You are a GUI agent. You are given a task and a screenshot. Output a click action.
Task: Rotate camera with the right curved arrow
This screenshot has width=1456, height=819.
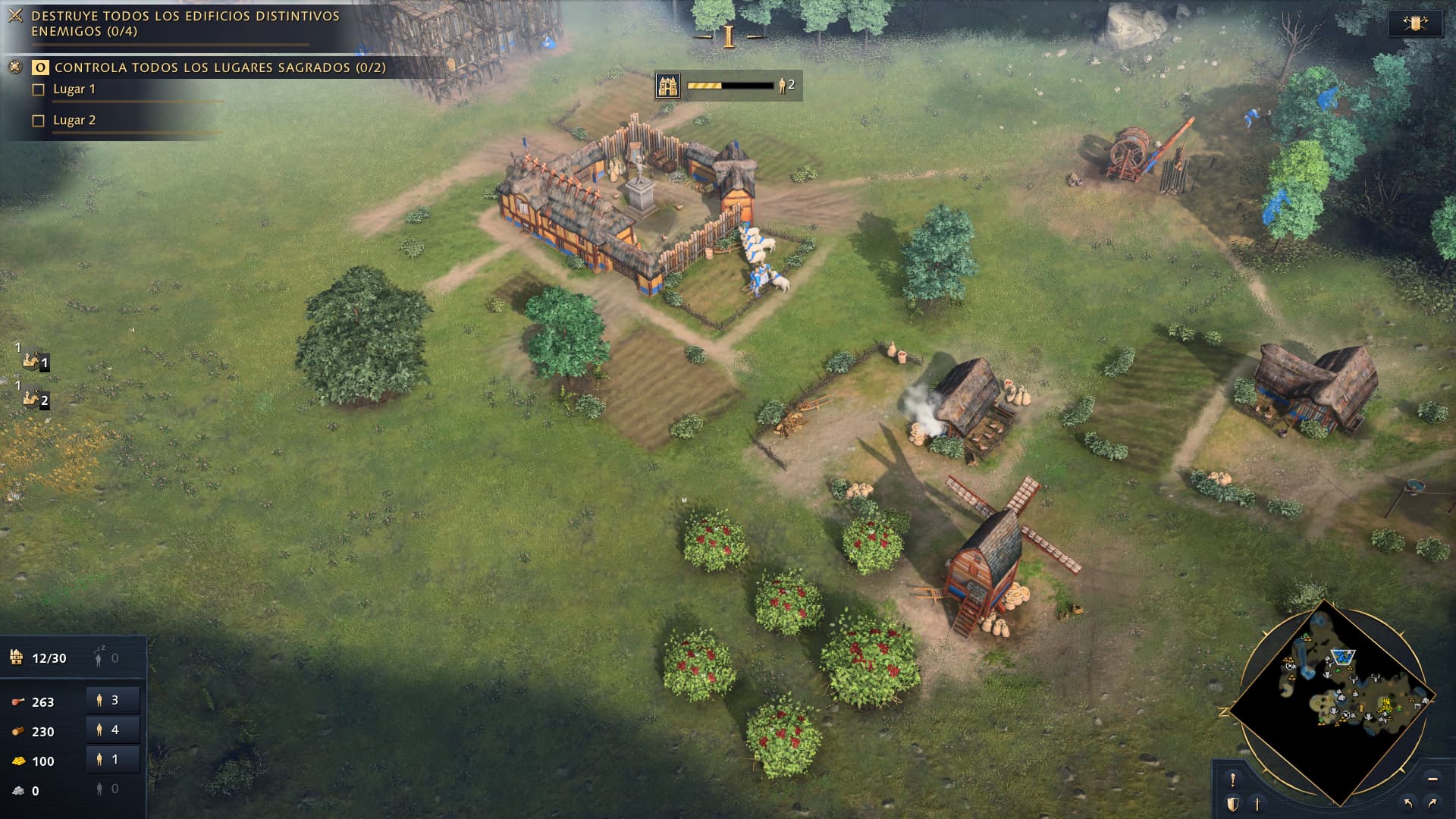click(1432, 803)
